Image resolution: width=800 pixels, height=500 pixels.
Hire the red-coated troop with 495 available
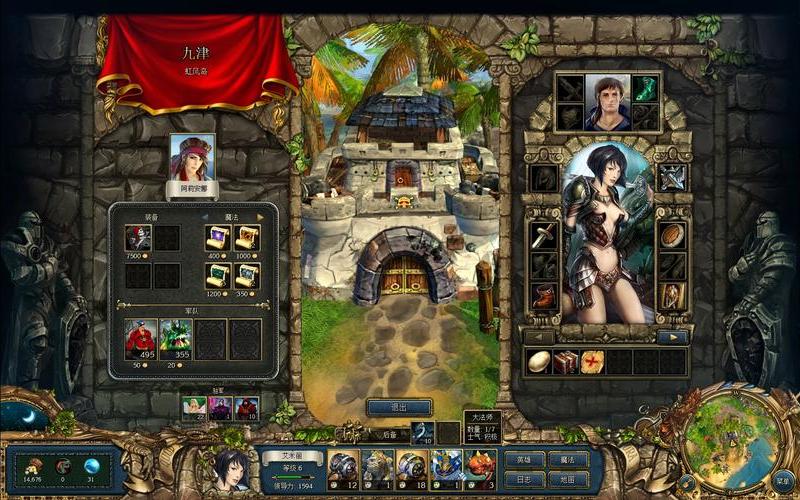point(141,339)
